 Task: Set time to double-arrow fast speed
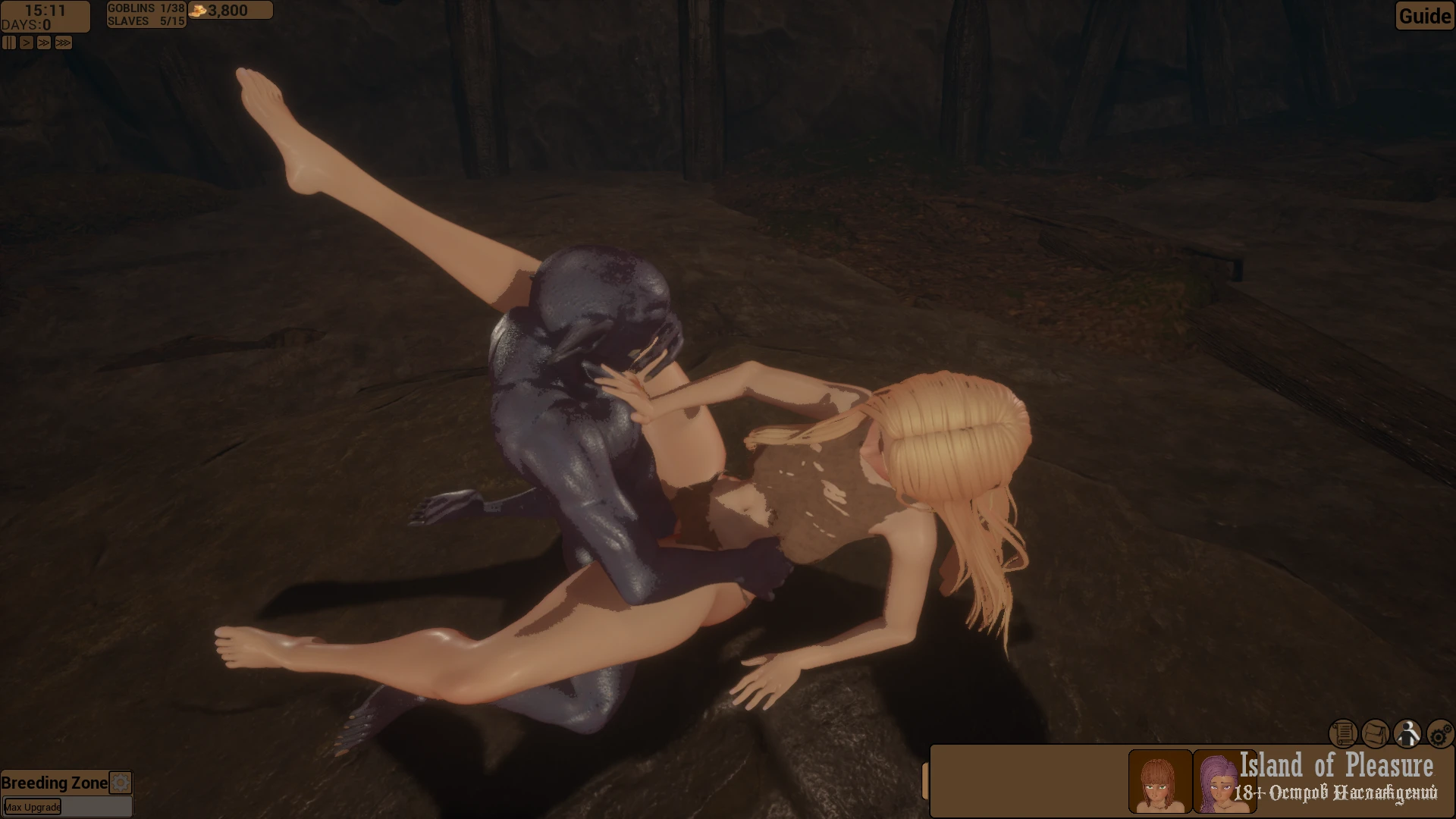(44, 43)
